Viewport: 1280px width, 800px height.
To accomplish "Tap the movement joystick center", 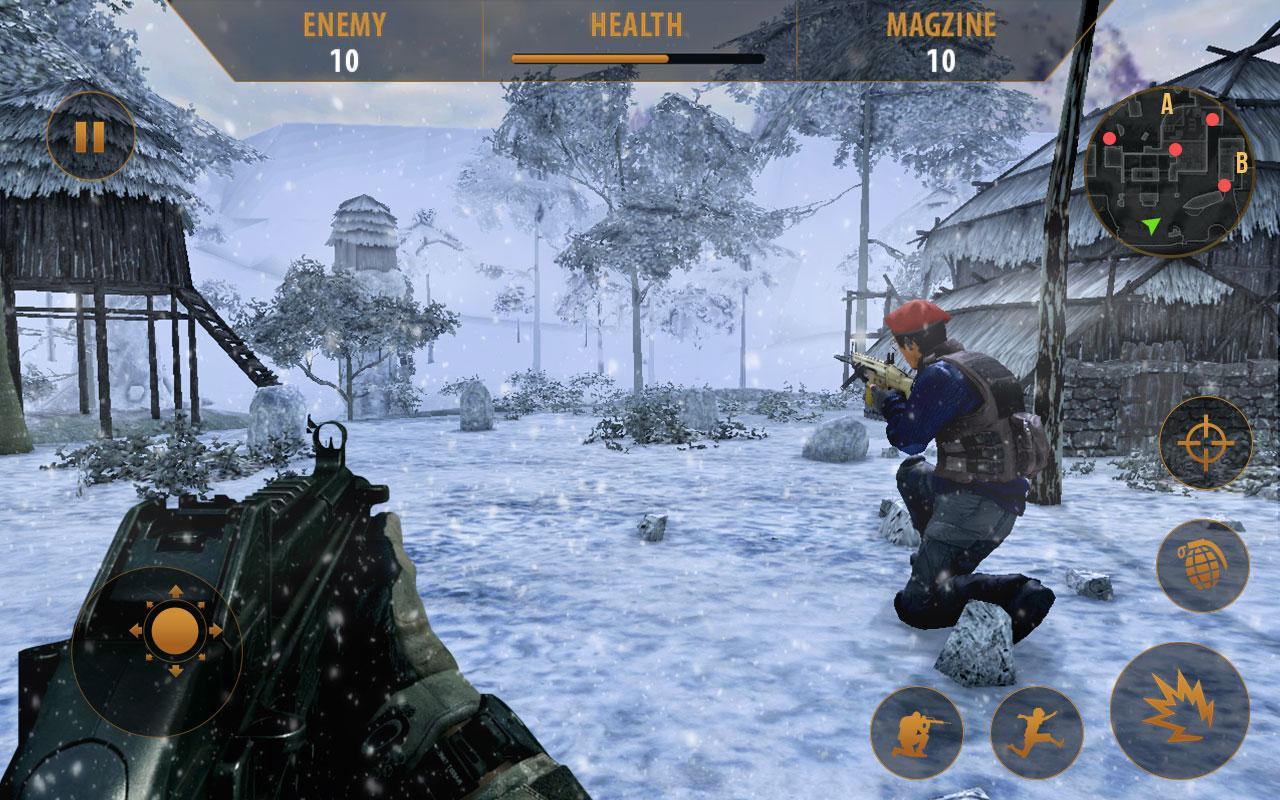I will pyautogui.click(x=175, y=631).
